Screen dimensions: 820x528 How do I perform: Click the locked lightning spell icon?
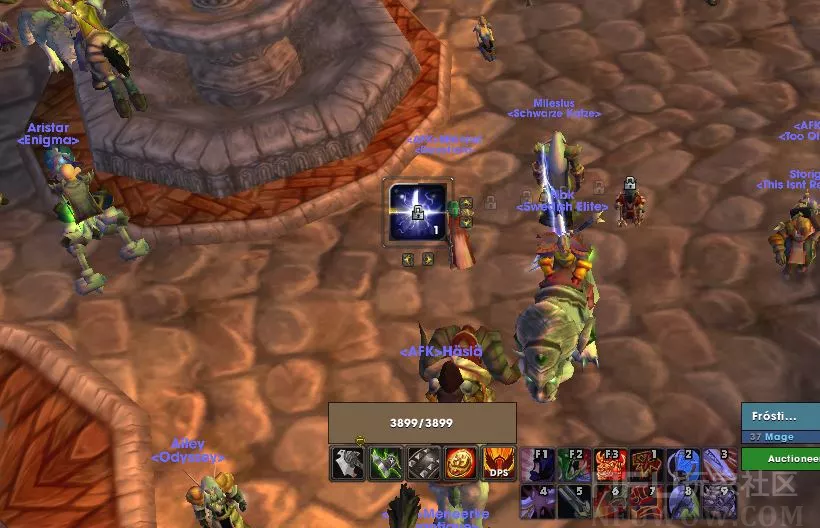click(x=417, y=213)
